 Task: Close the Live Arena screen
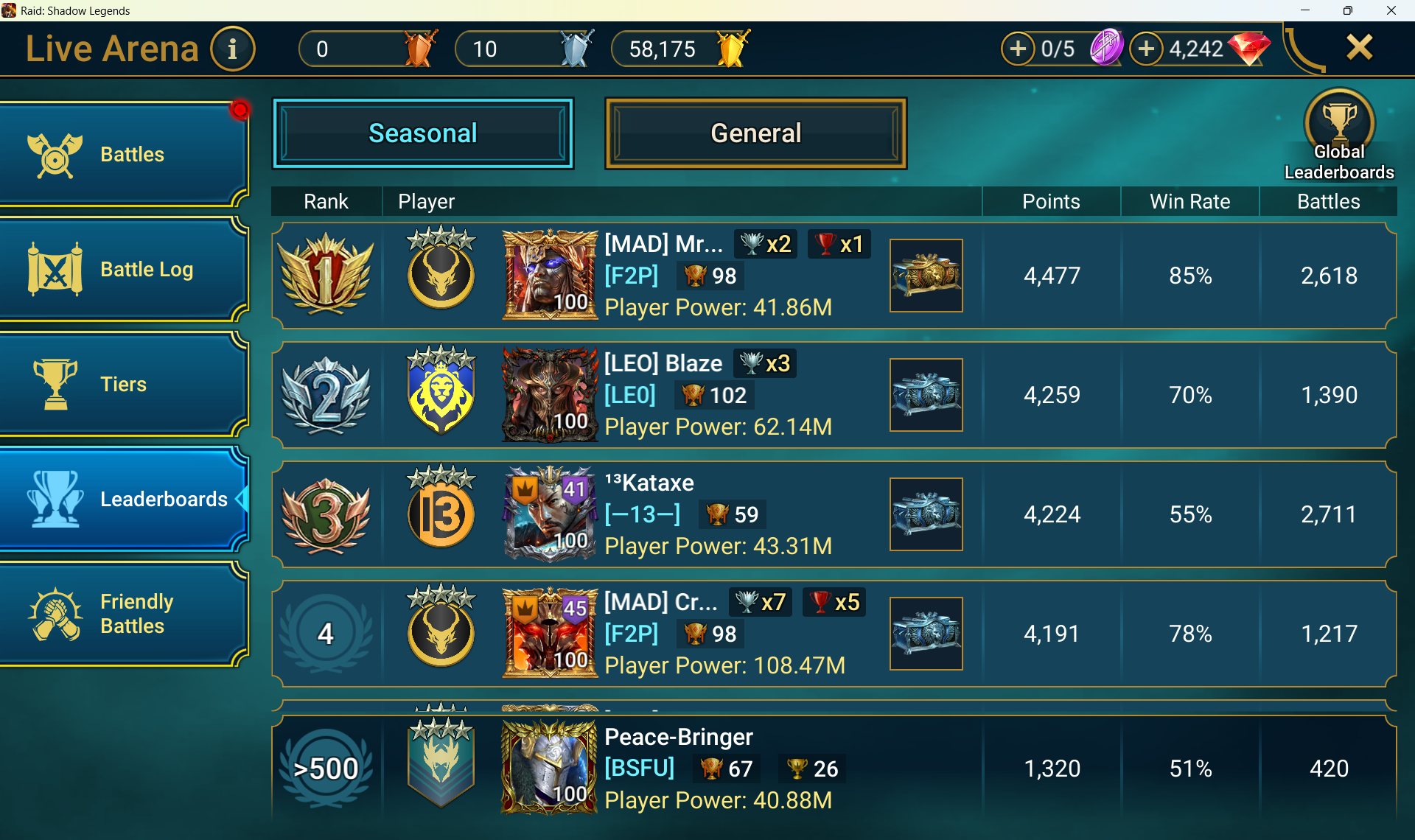[1359, 48]
